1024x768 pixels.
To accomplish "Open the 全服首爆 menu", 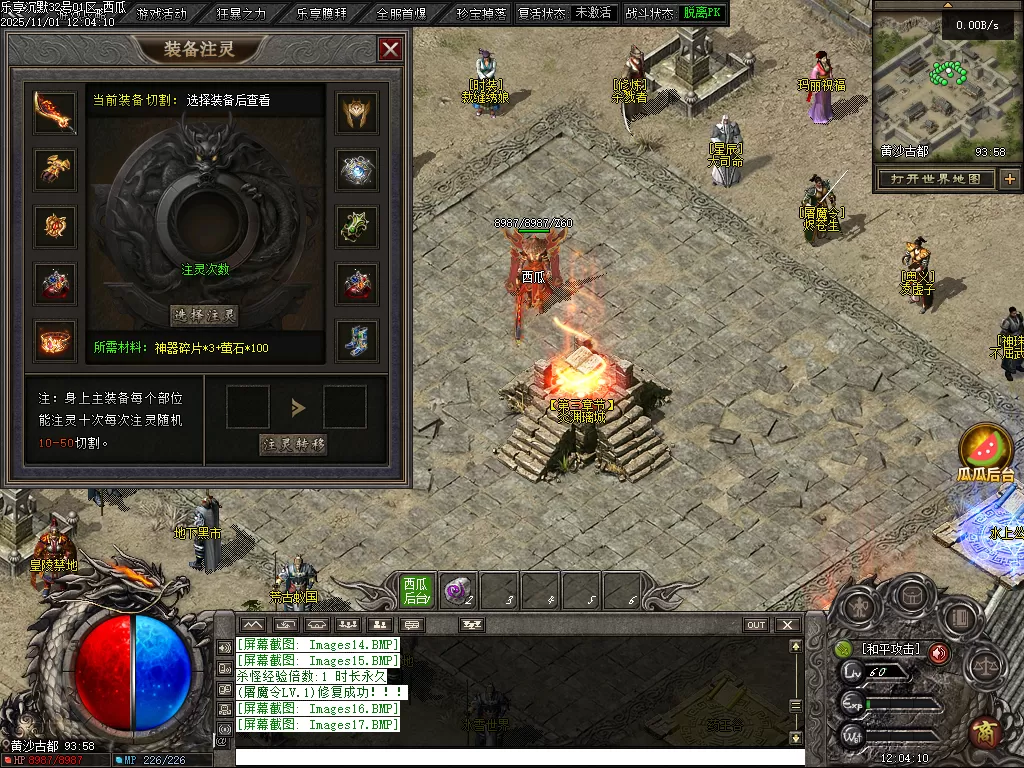I will [402, 14].
